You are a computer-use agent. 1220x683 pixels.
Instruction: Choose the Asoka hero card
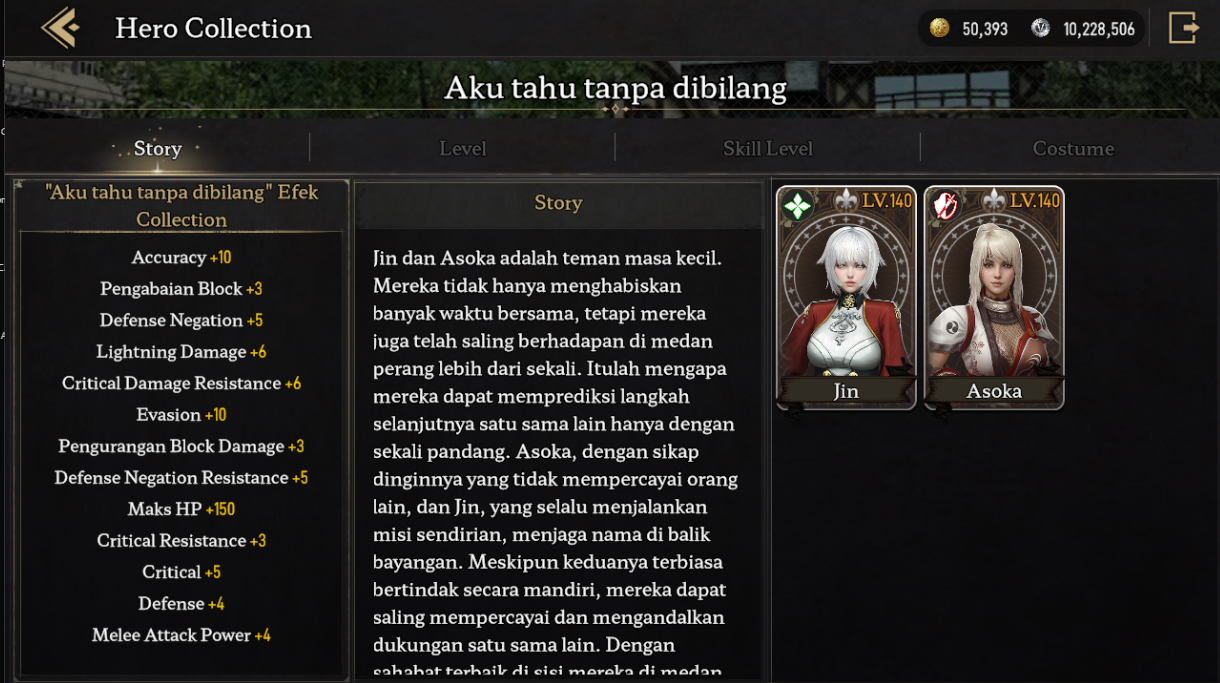click(994, 298)
